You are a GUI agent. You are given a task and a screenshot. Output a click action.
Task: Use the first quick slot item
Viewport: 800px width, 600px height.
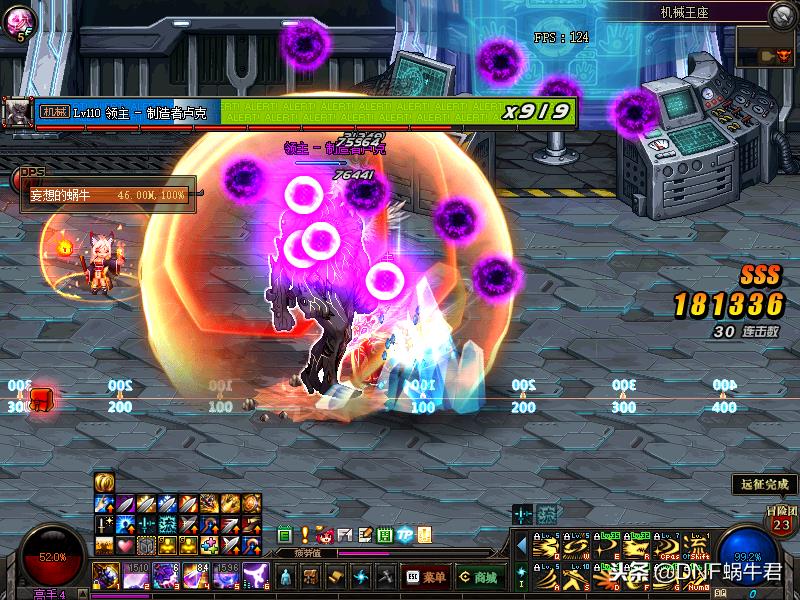(106, 576)
